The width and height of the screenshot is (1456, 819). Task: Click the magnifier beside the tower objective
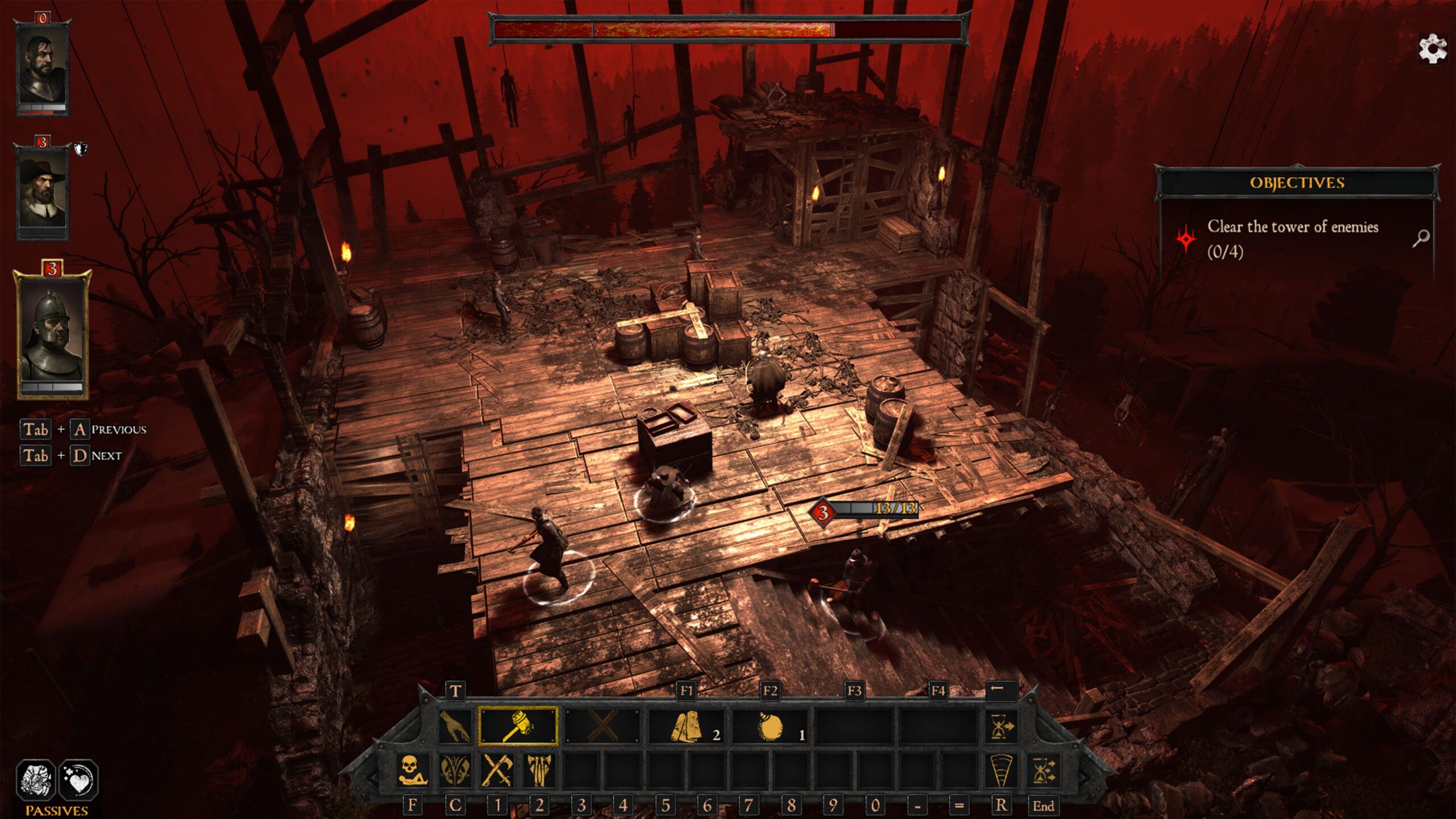[x=1421, y=238]
